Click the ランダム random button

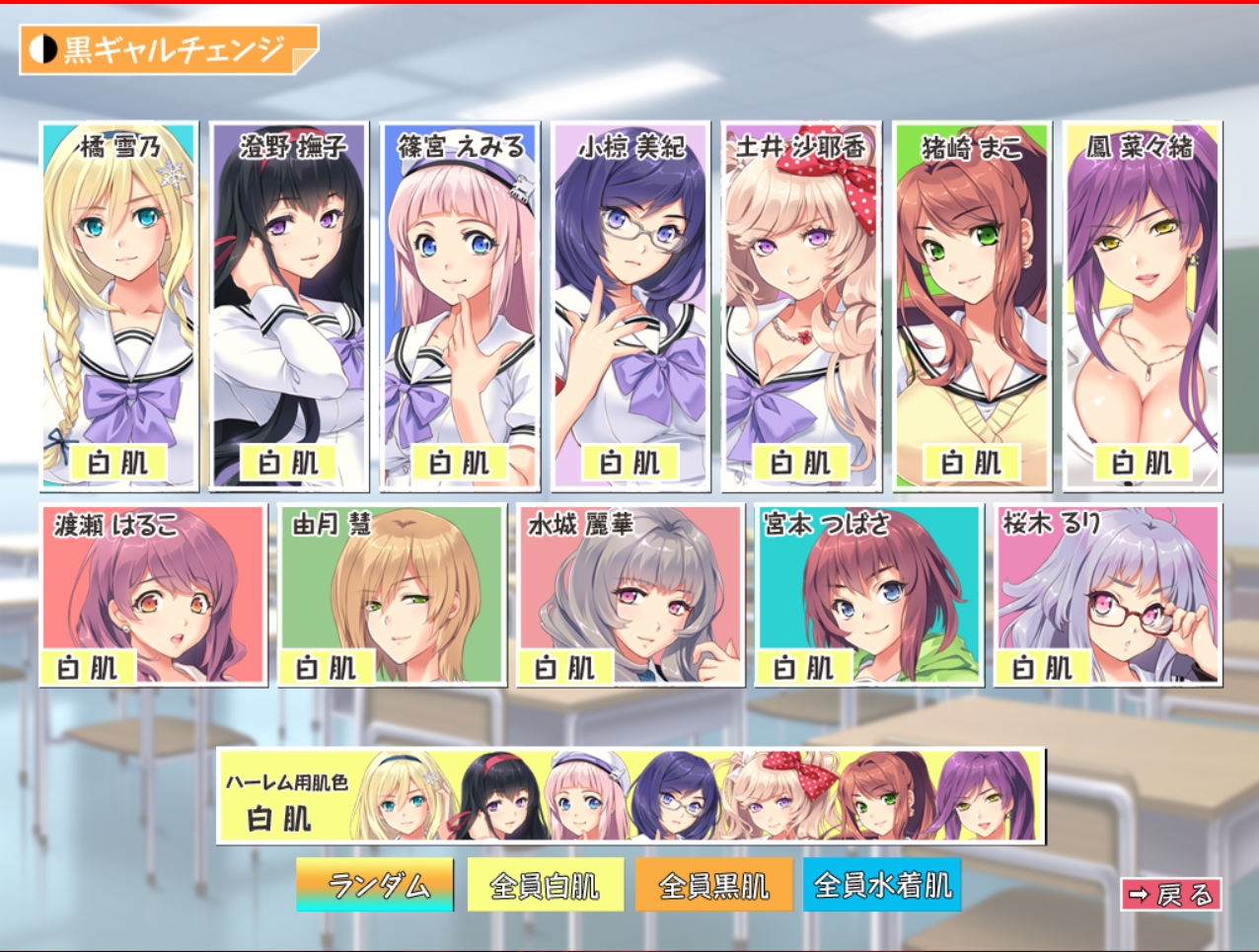pyautogui.click(x=375, y=885)
